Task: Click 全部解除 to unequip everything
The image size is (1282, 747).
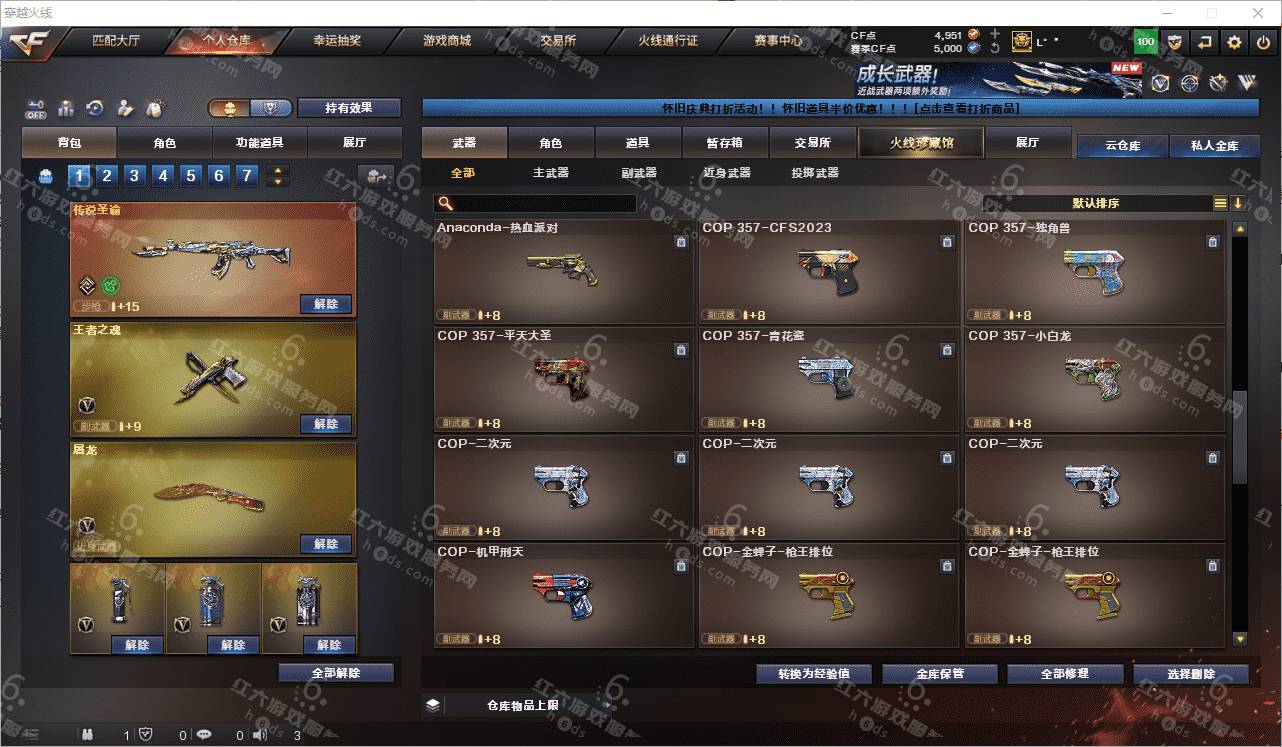Action: click(x=336, y=673)
